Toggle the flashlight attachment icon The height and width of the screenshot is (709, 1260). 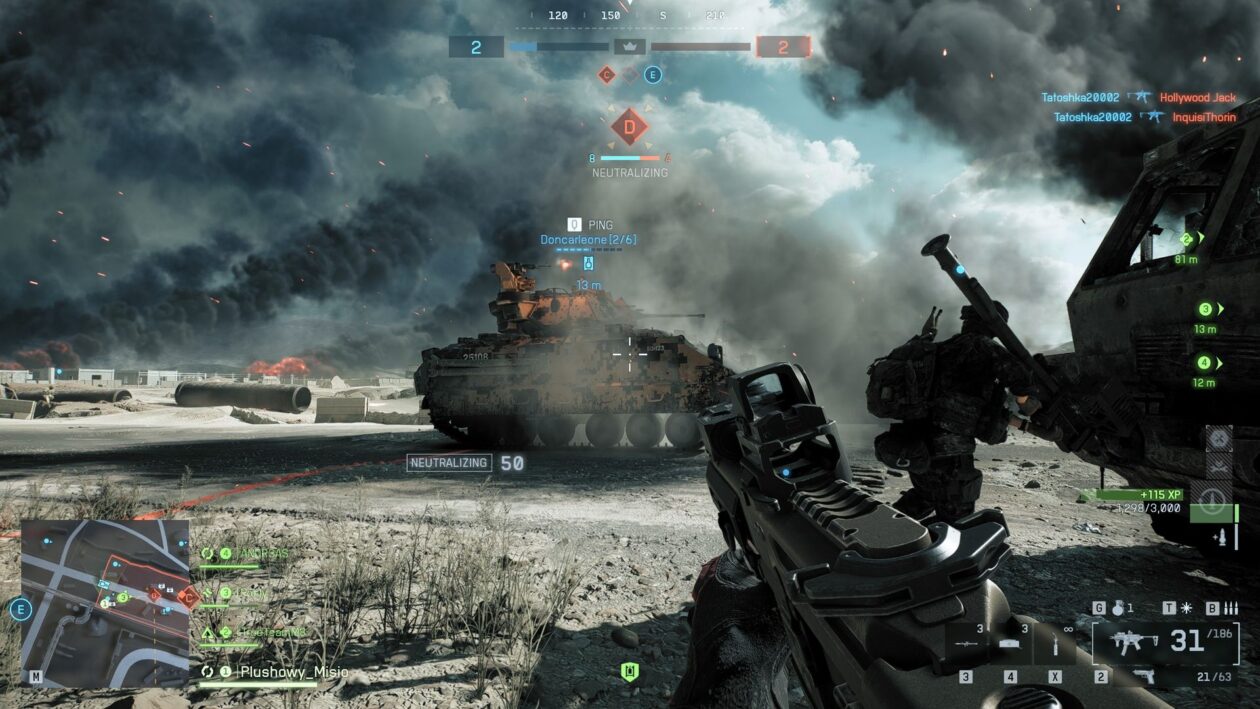pos(1185,608)
